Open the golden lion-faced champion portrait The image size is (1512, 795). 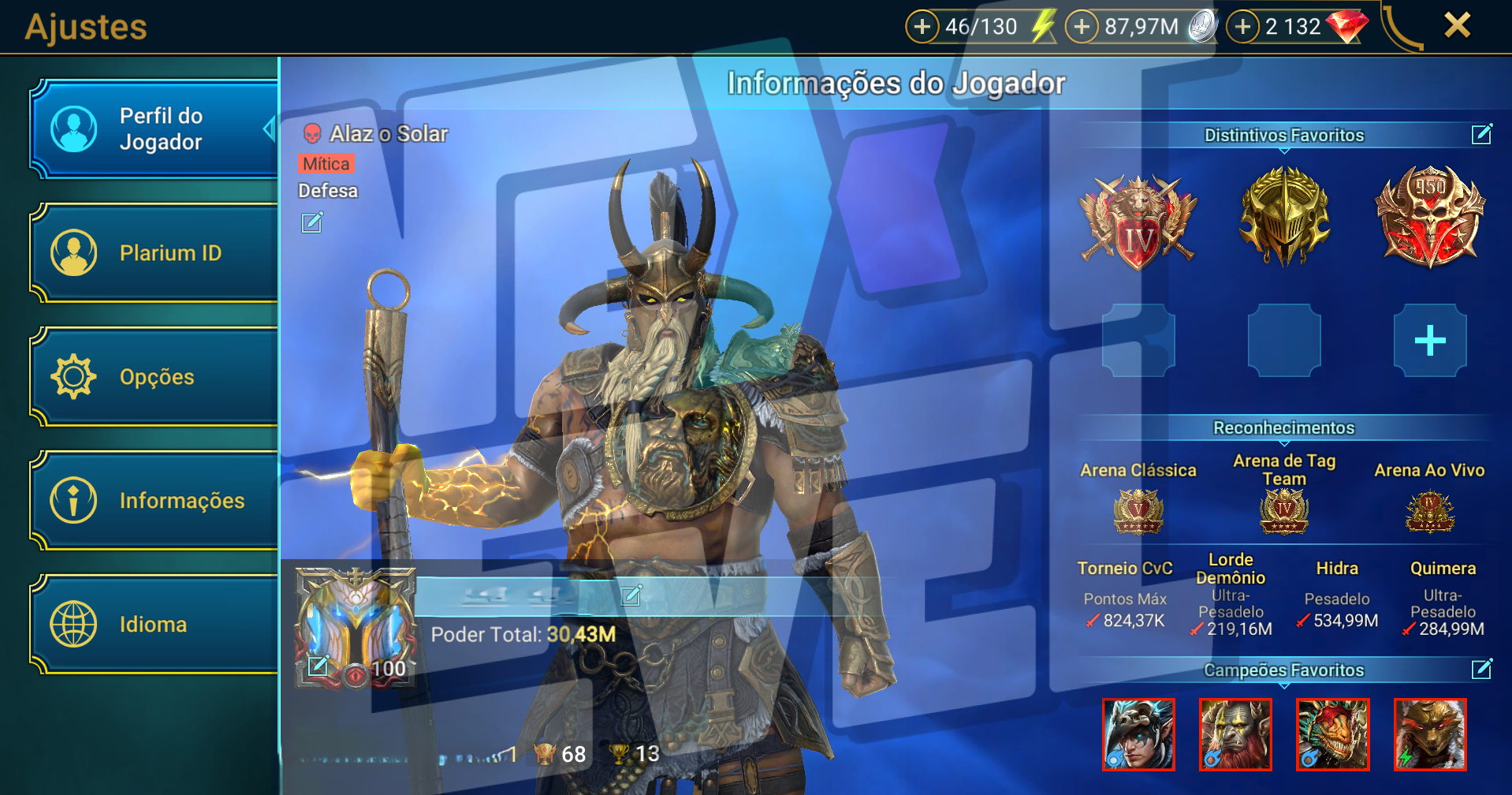click(1429, 734)
